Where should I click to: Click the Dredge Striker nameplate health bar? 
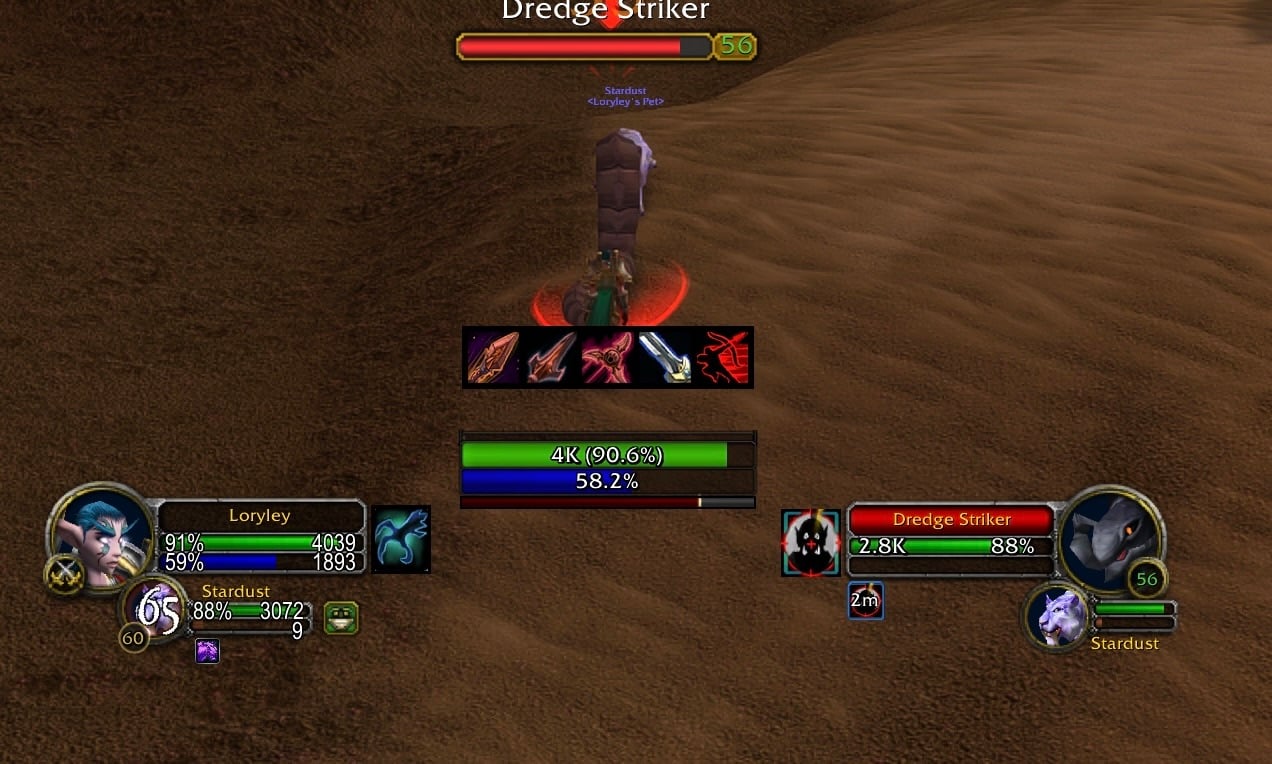pos(584,46)
